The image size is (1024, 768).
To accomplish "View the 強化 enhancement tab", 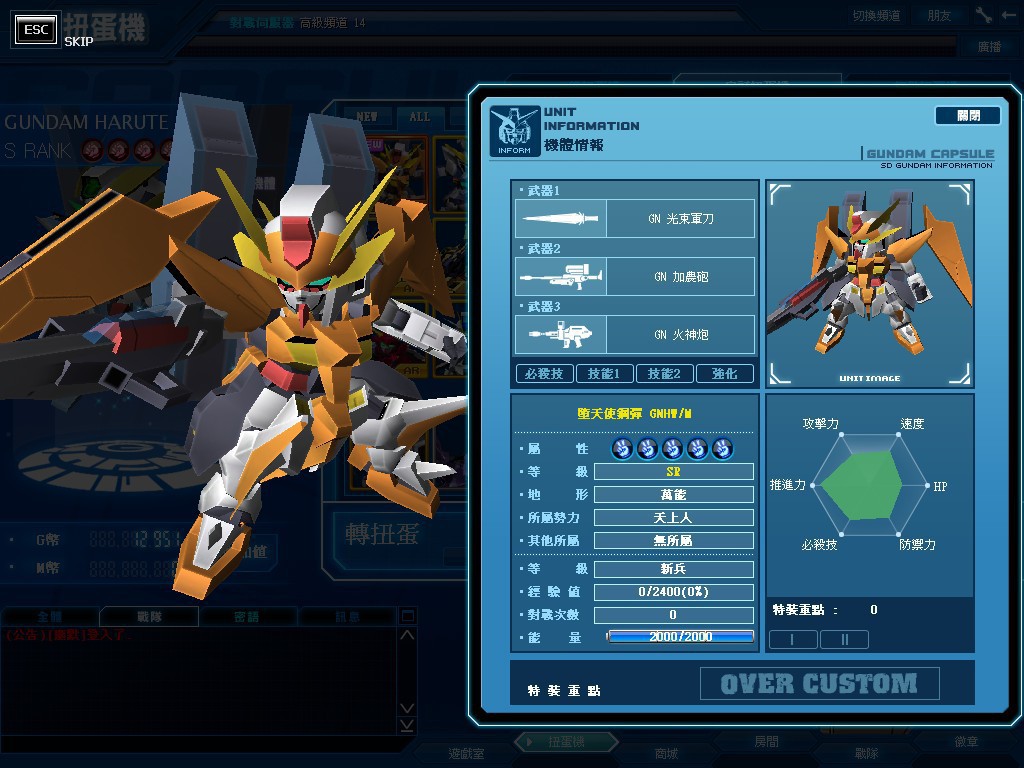I will [x=724, y=374].
